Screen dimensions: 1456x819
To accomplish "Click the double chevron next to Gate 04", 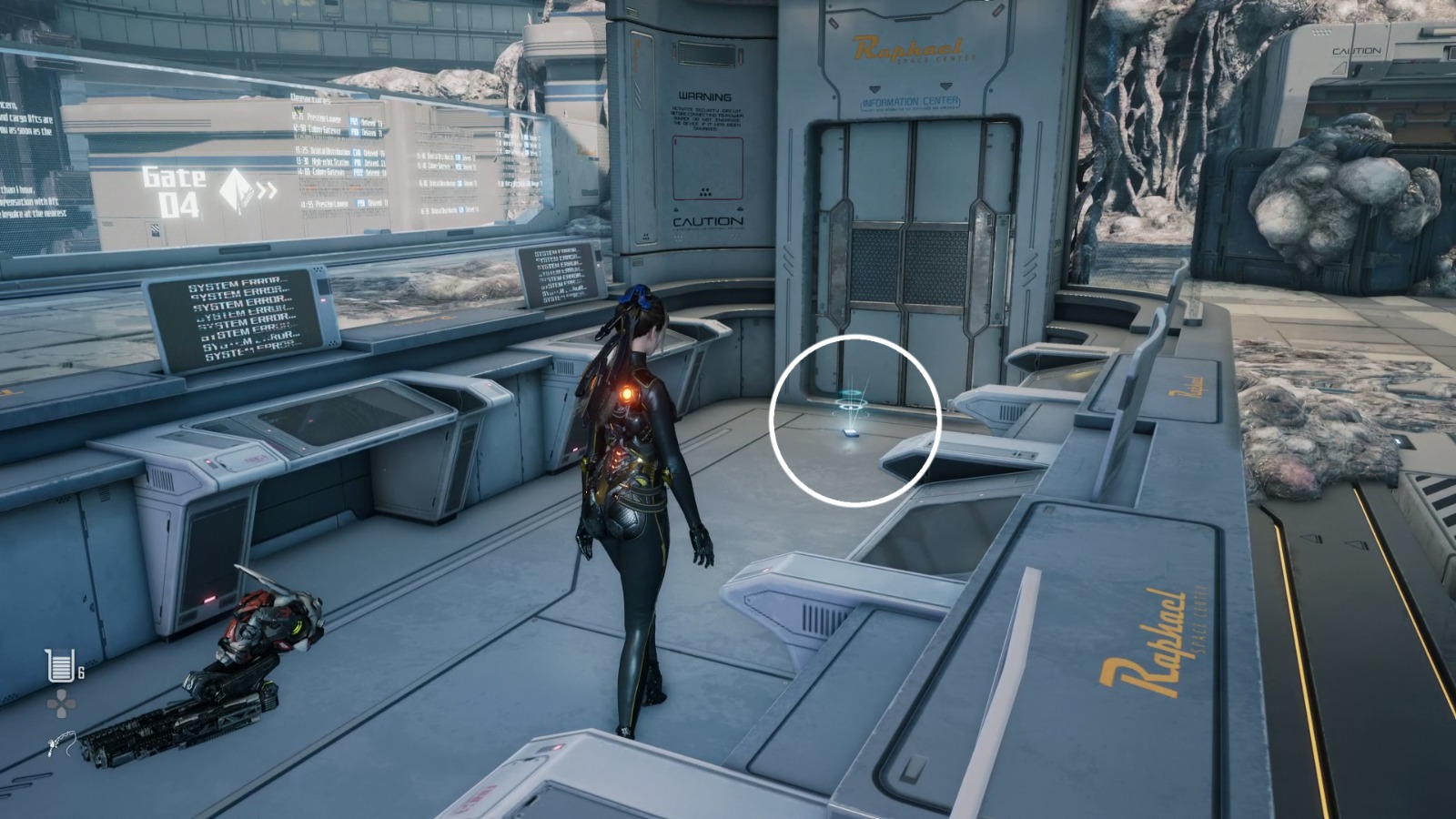I will click(264, 189).
